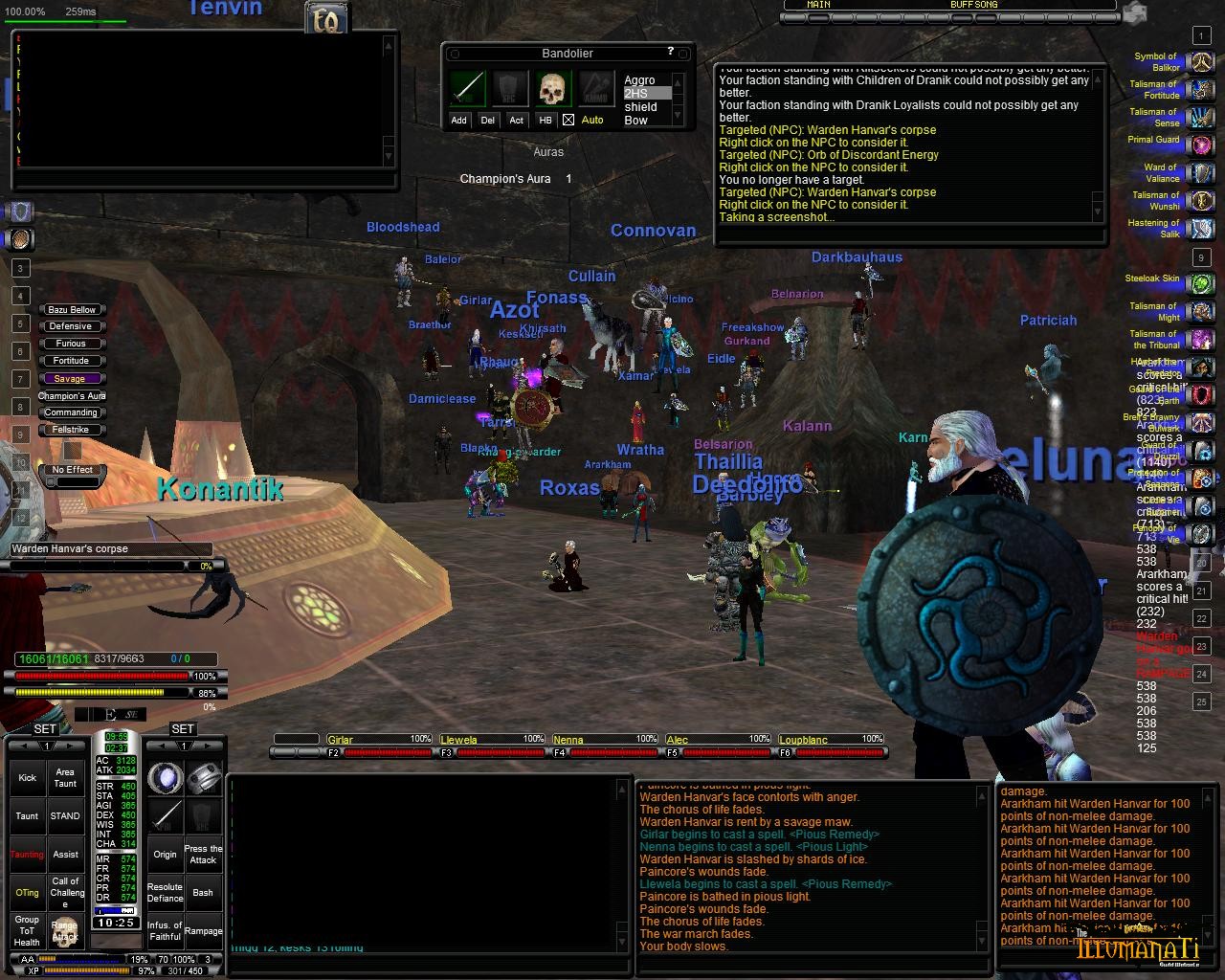Image resolution: width=1225 pixels, height=980 pixels.
Task: Use the Area Taunt hotbutton
Action: (x=65, y=777)
